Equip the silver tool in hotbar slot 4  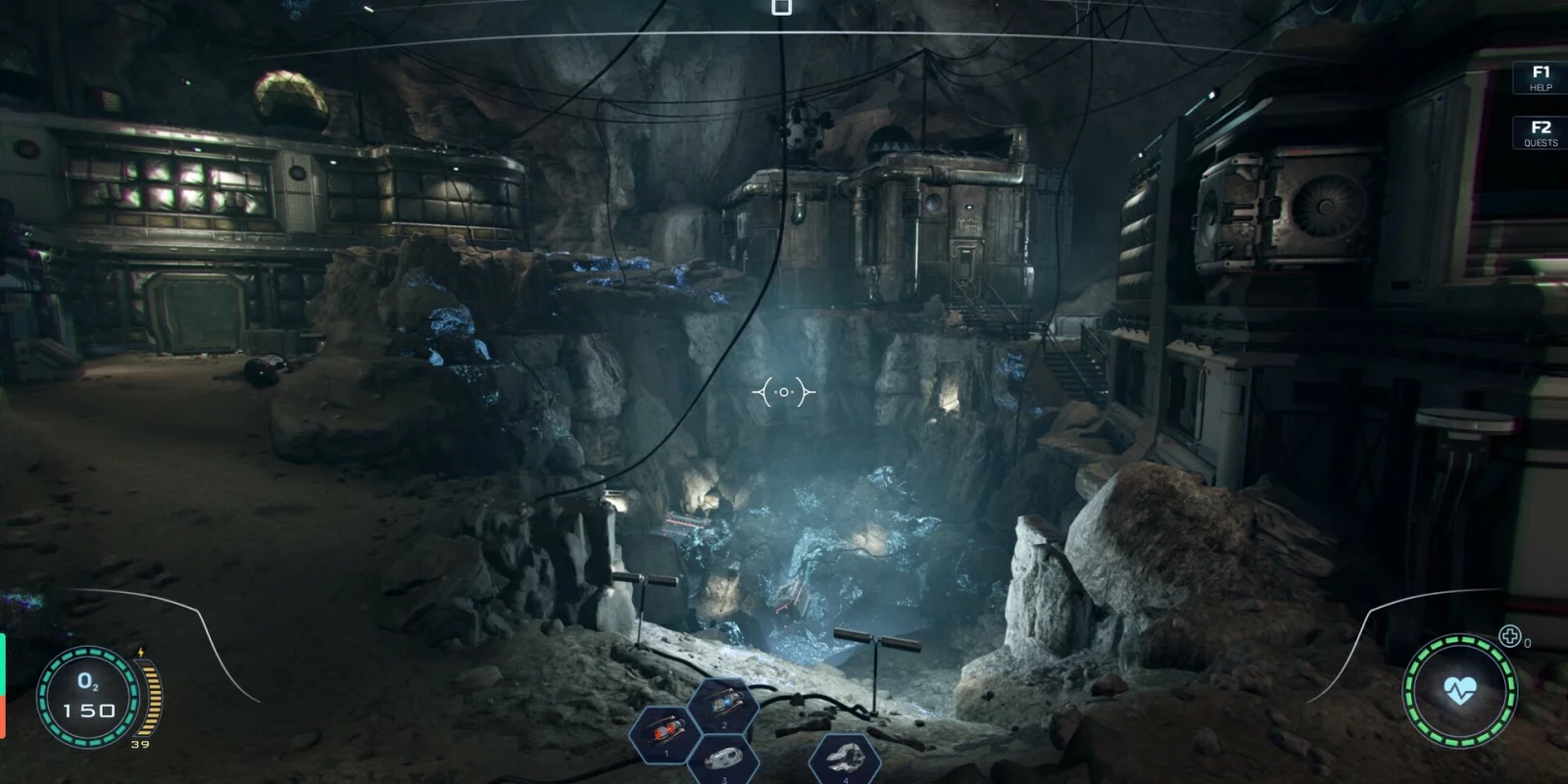click(845, 759)
